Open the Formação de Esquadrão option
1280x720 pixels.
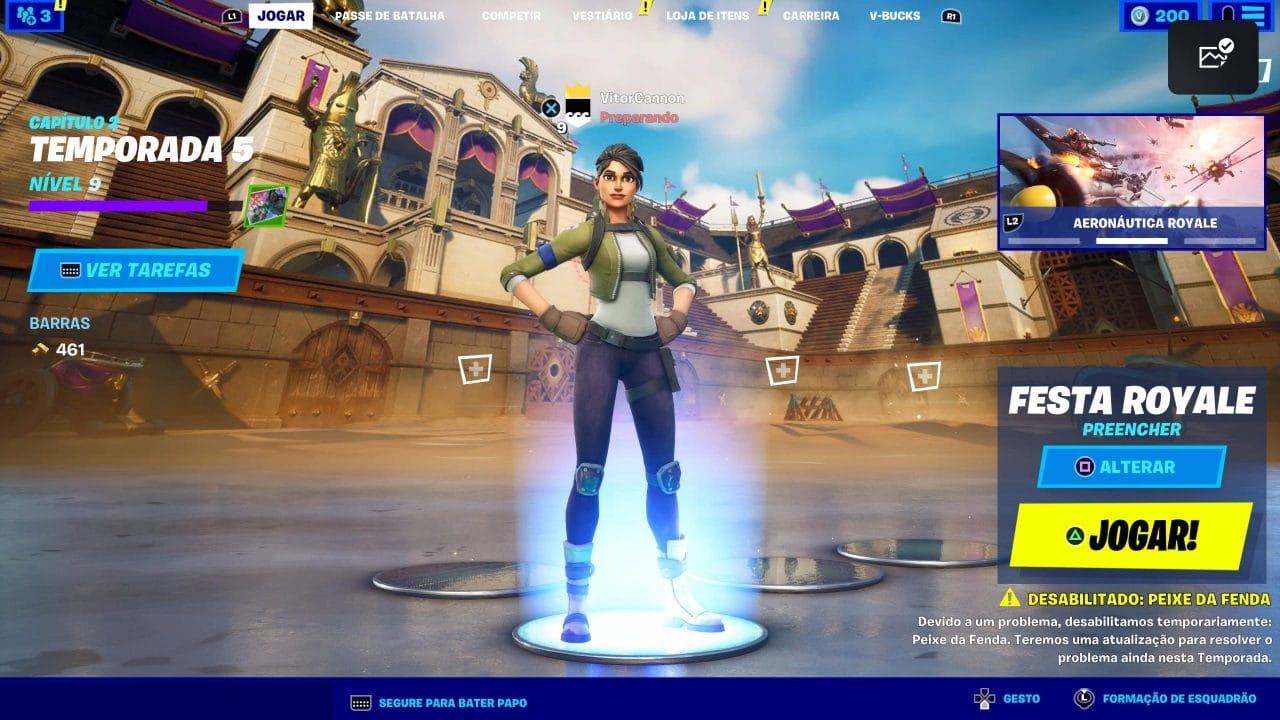pos(1167,699)
